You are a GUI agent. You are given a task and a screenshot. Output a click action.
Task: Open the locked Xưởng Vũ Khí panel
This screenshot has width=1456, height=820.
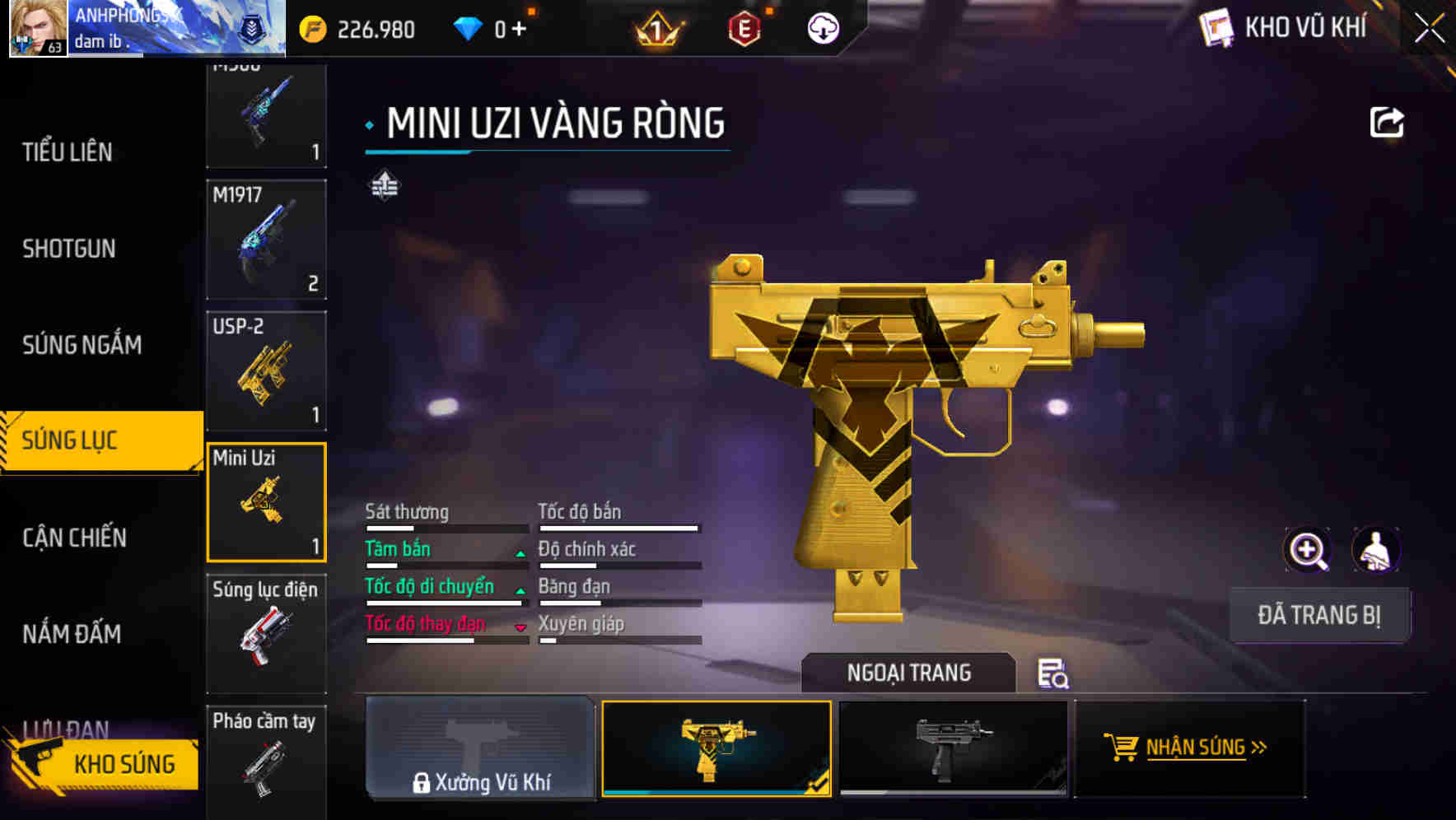(x=480, y=748)
